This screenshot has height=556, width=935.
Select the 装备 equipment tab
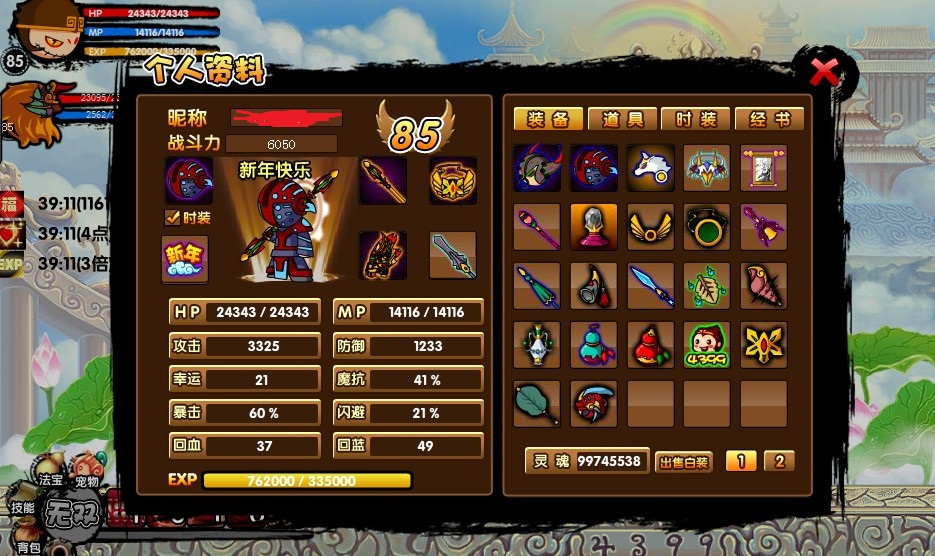tap(549, 119)
